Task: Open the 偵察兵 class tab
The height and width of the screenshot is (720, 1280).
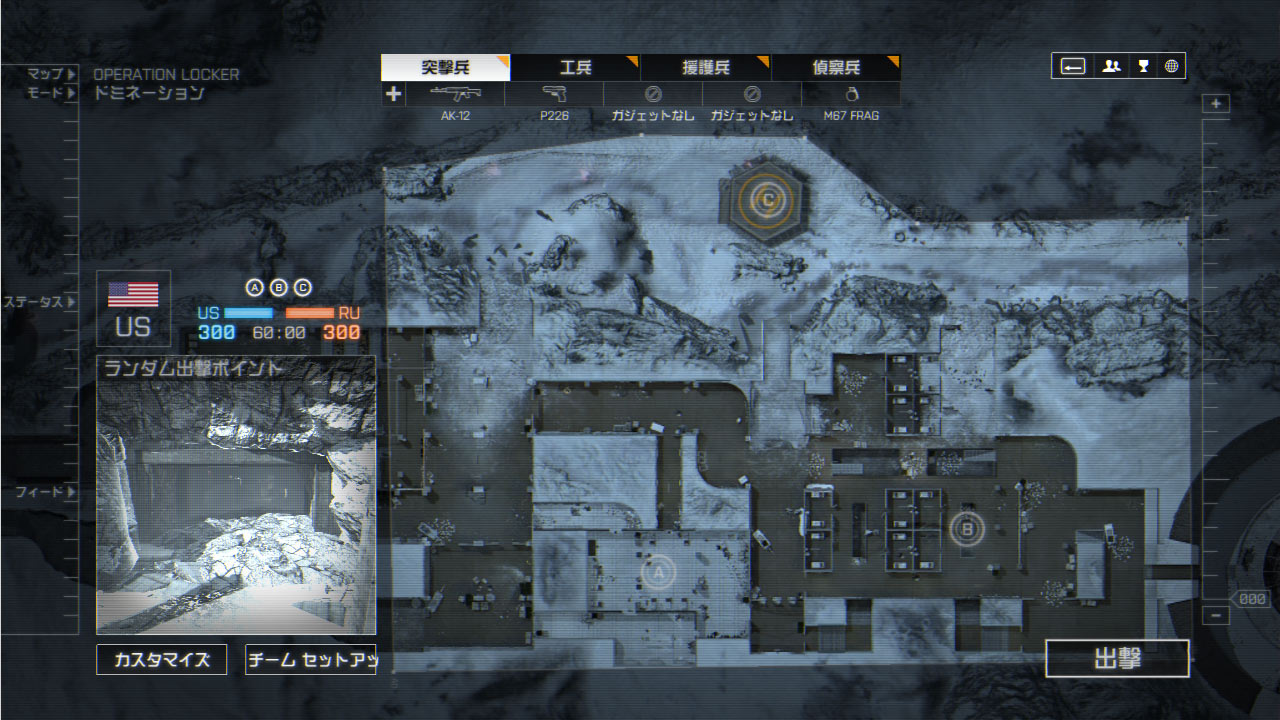Action: coord(835,68)
